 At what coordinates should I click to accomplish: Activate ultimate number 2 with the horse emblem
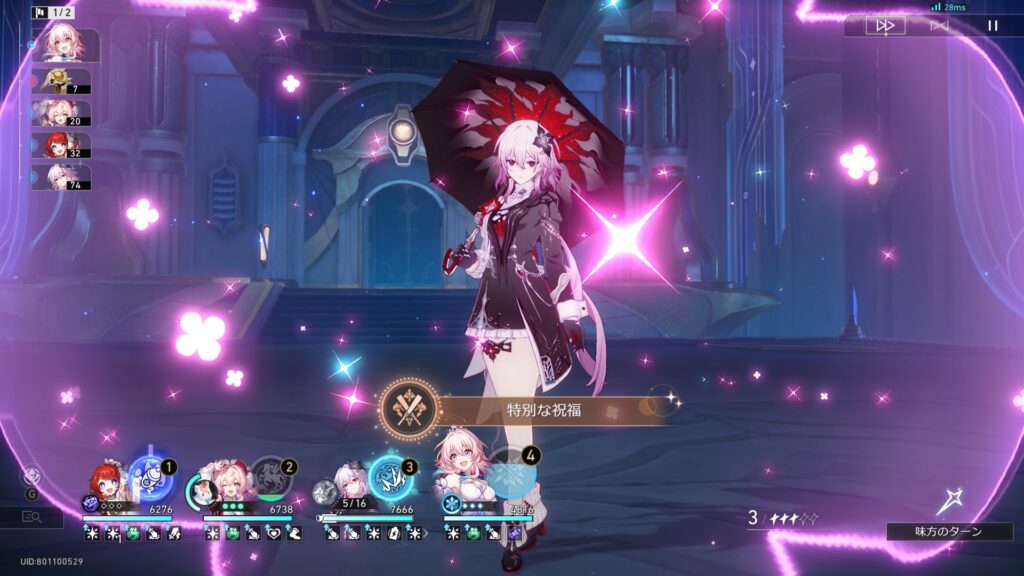271,477
